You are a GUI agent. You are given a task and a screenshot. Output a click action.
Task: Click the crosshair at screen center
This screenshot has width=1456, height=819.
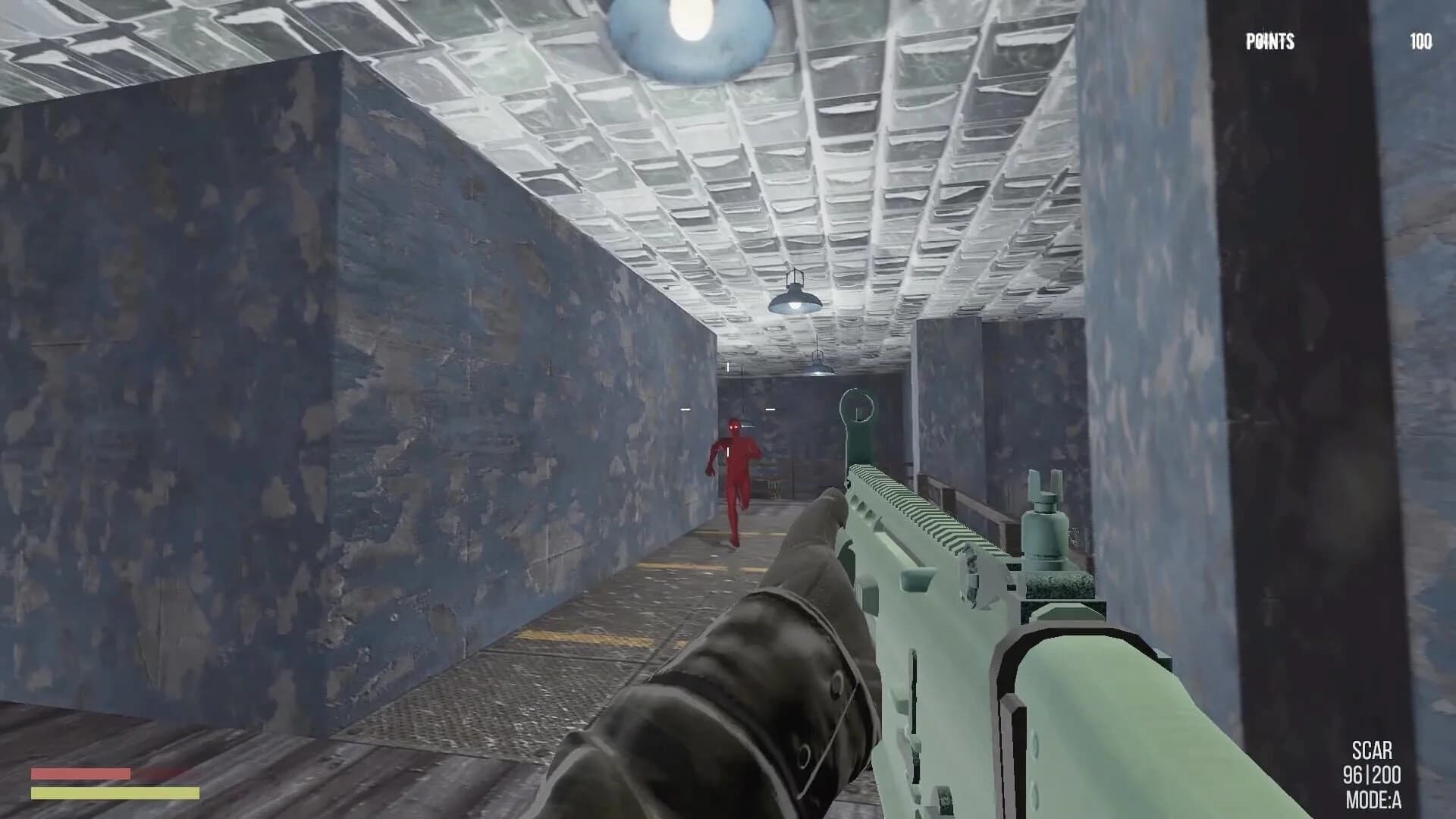[728, 409]
